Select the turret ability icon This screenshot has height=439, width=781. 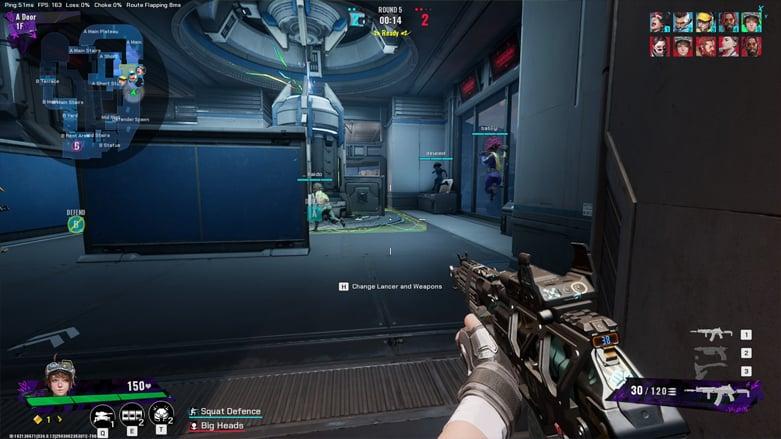[102, 415]
